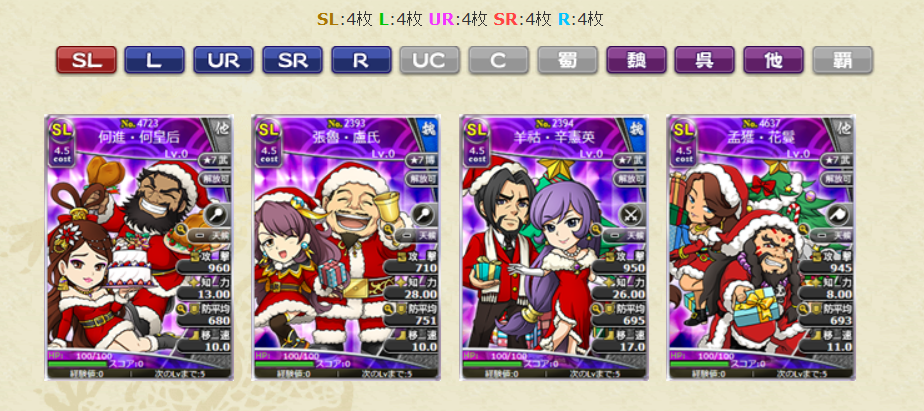Choose the 羊祜・辛憲英 card

point(553,247)
